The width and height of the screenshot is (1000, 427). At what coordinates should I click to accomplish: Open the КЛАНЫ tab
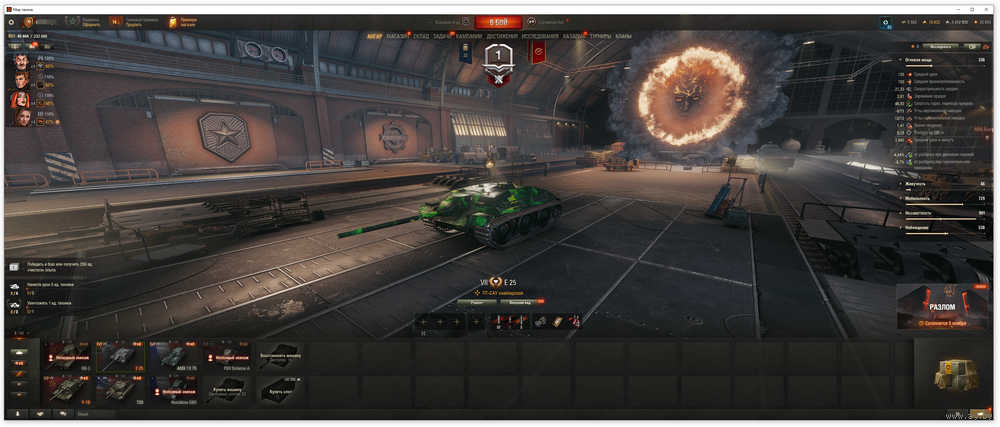click(x=623, y=36)
